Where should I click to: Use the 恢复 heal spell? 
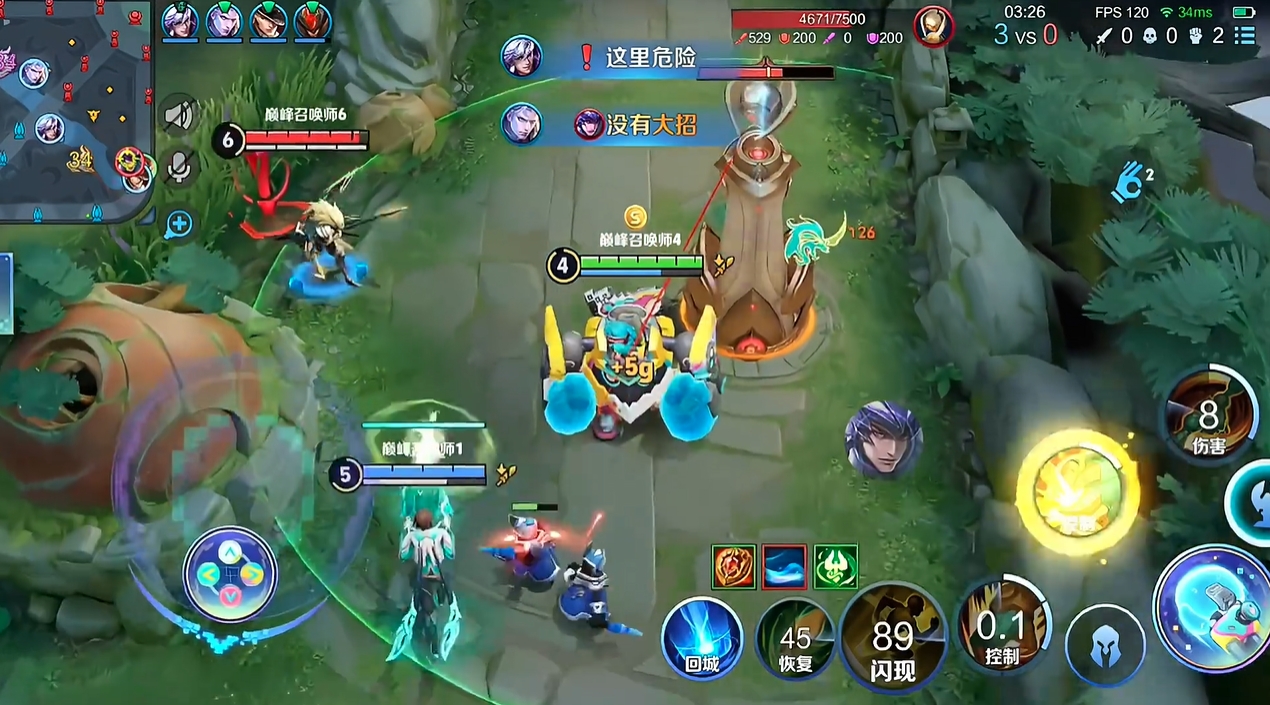point(795,640)
